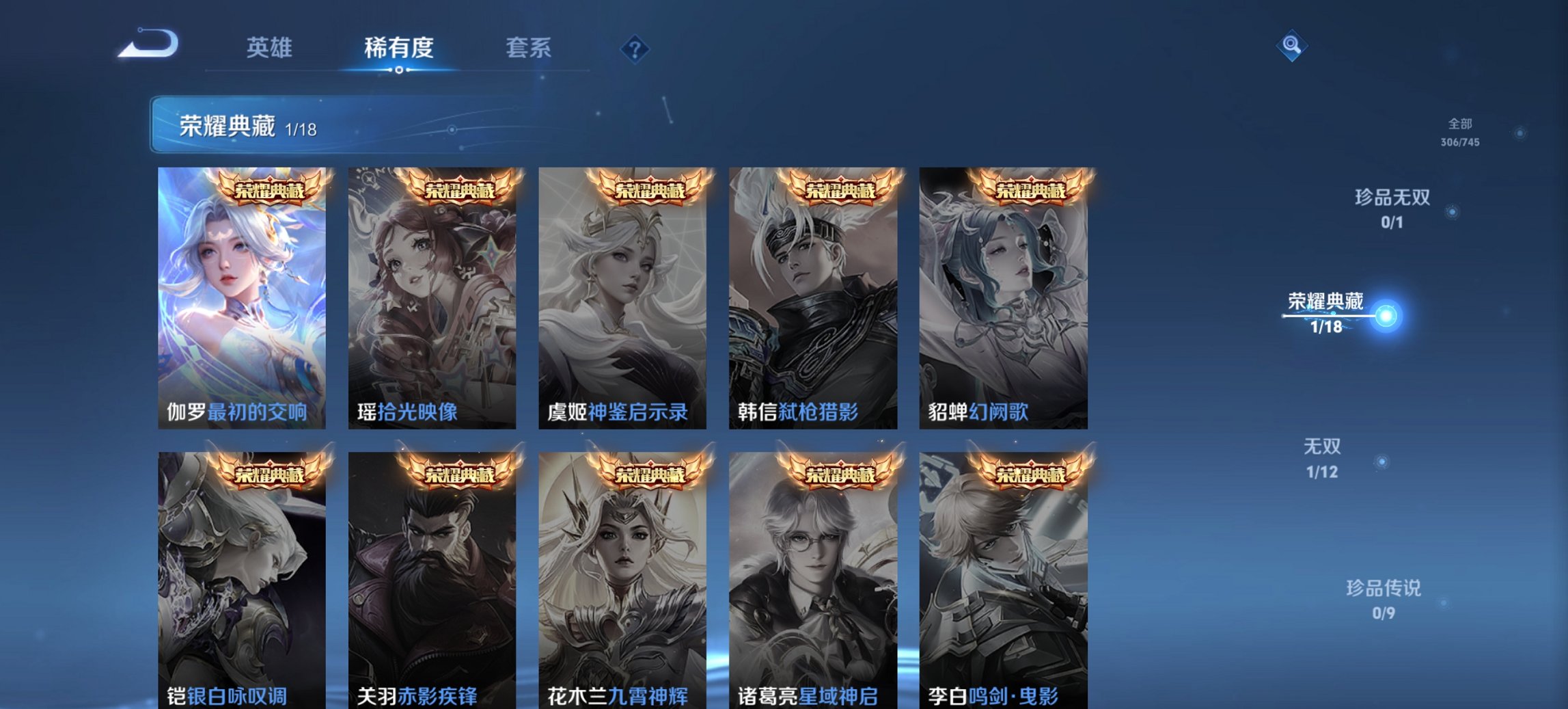The width and height of the screenshot is (1568, 709).
Task: Click the progress indicator dot under 稀有度 tab
Action: (x=398, y=69)
